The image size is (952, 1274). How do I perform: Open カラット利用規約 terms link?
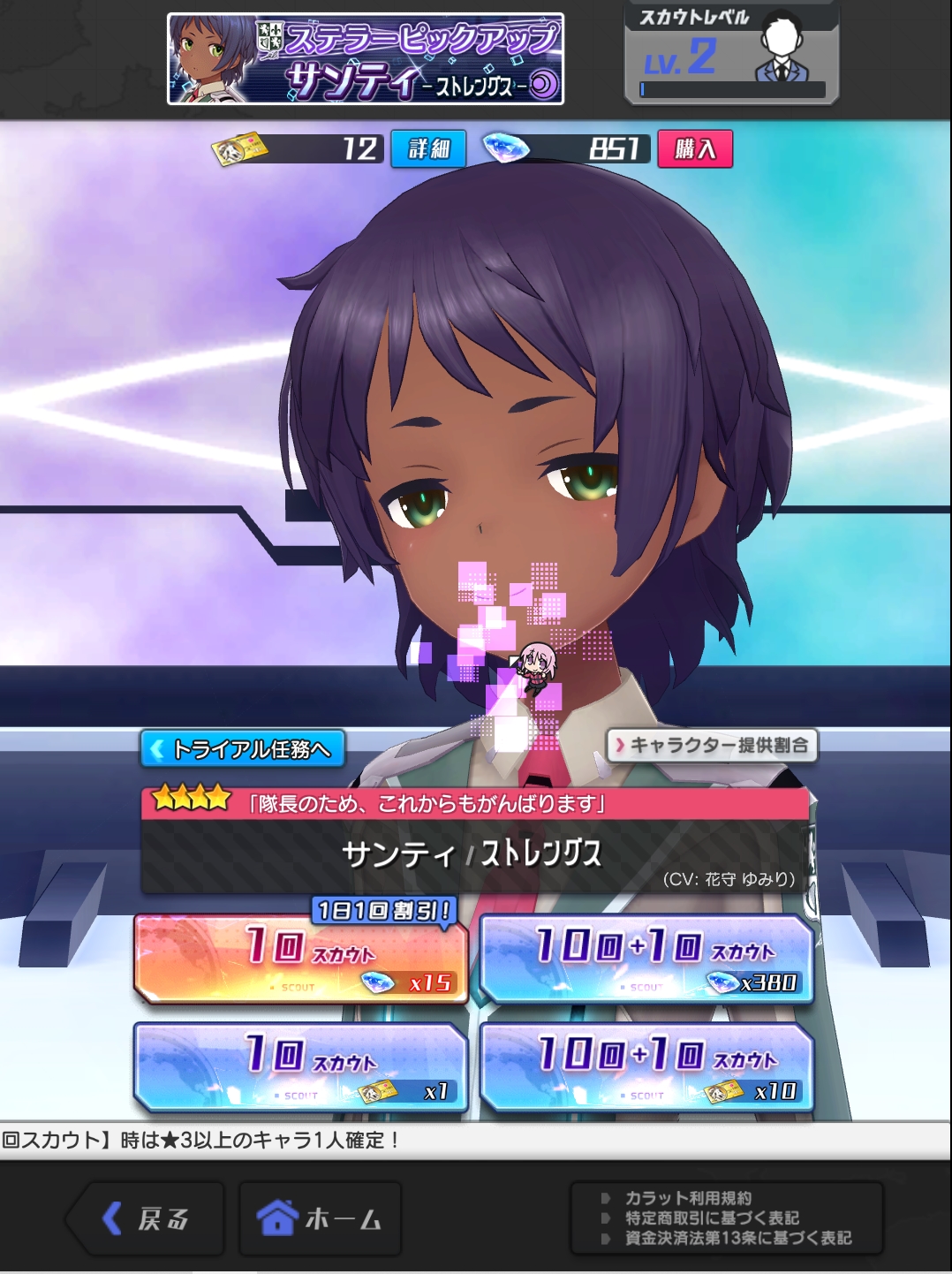coord(688,1198)
